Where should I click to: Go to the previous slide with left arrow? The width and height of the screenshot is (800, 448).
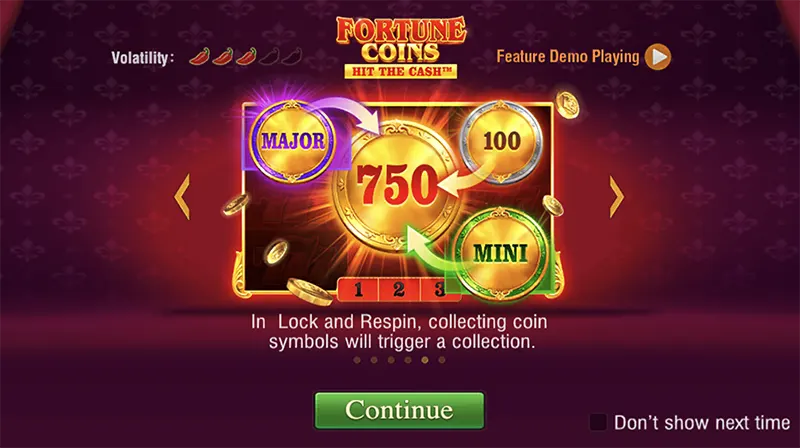click(182, 196)
